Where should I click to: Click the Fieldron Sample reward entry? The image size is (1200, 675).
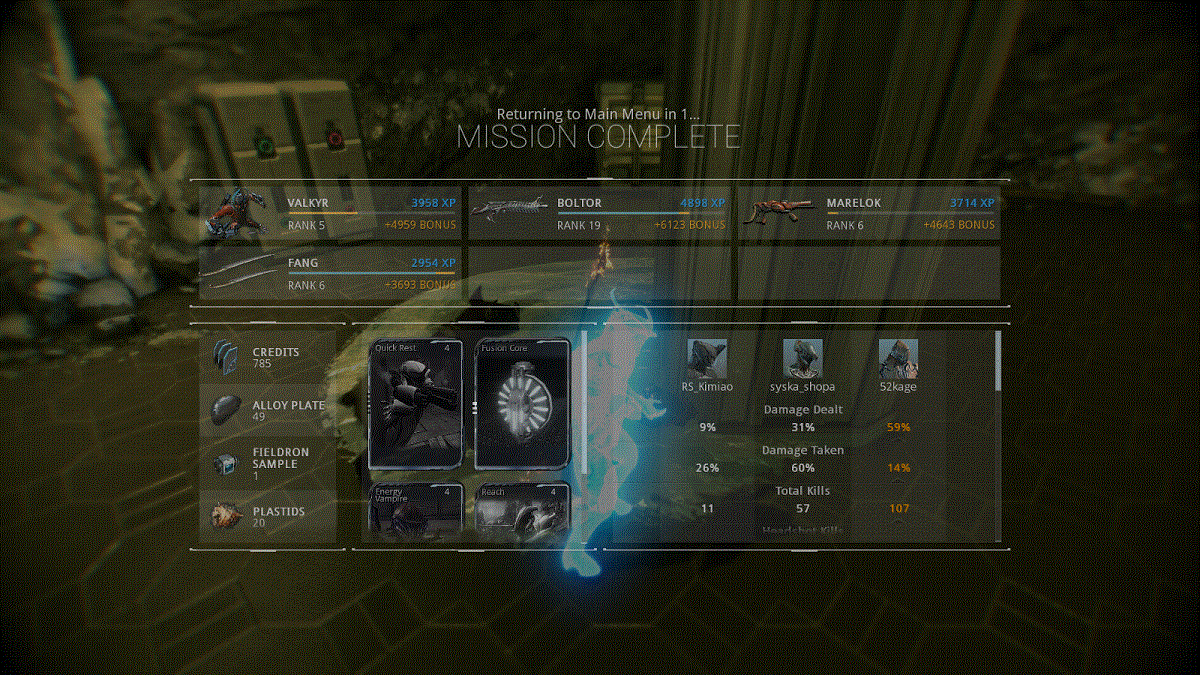click(267, 464)
